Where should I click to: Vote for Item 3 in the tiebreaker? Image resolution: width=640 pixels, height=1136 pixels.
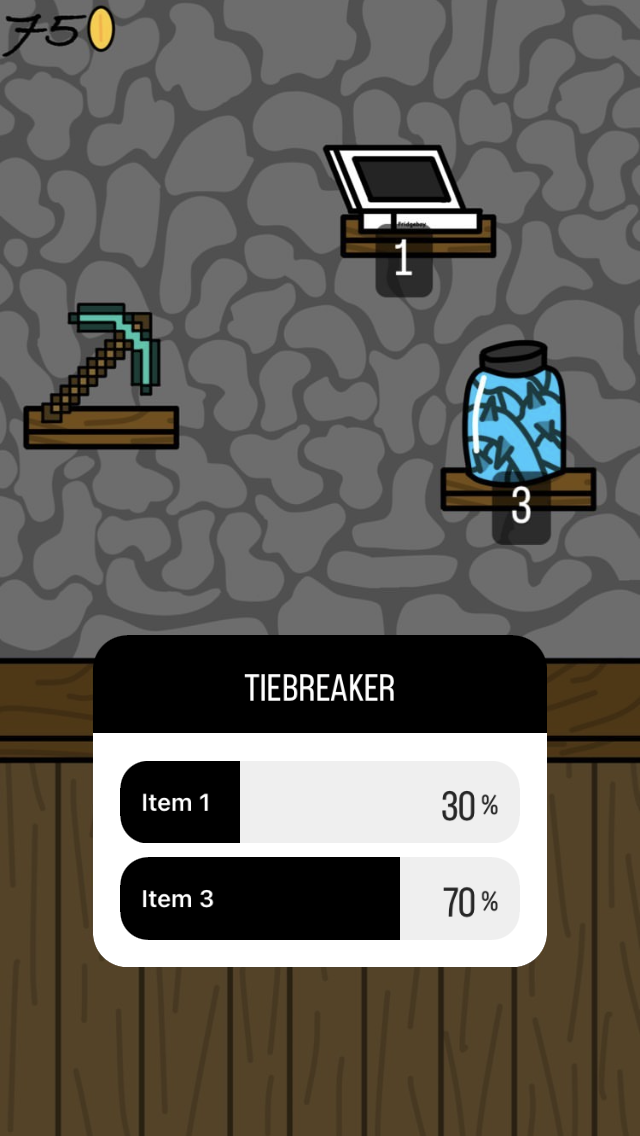(319, 898)
